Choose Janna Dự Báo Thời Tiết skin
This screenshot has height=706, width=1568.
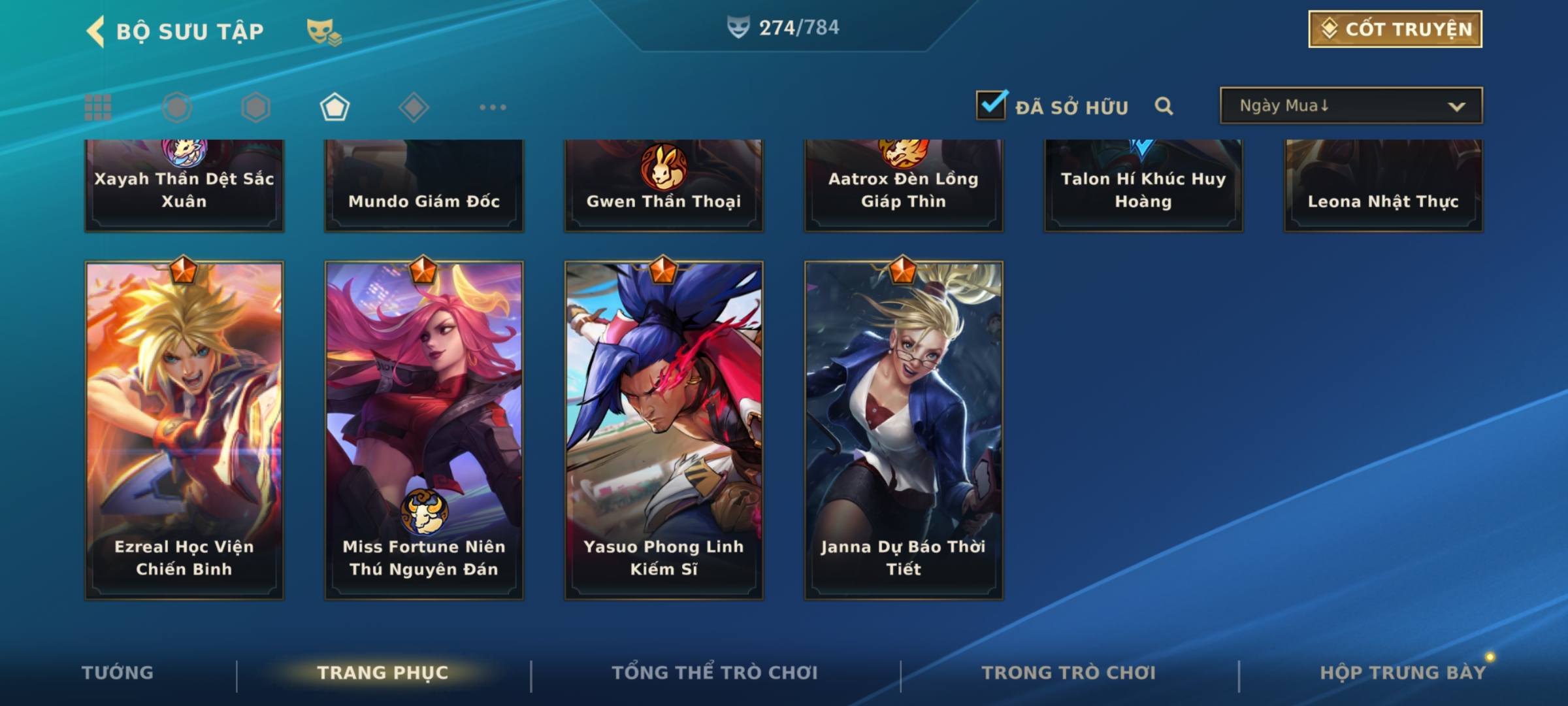point(904,430)
